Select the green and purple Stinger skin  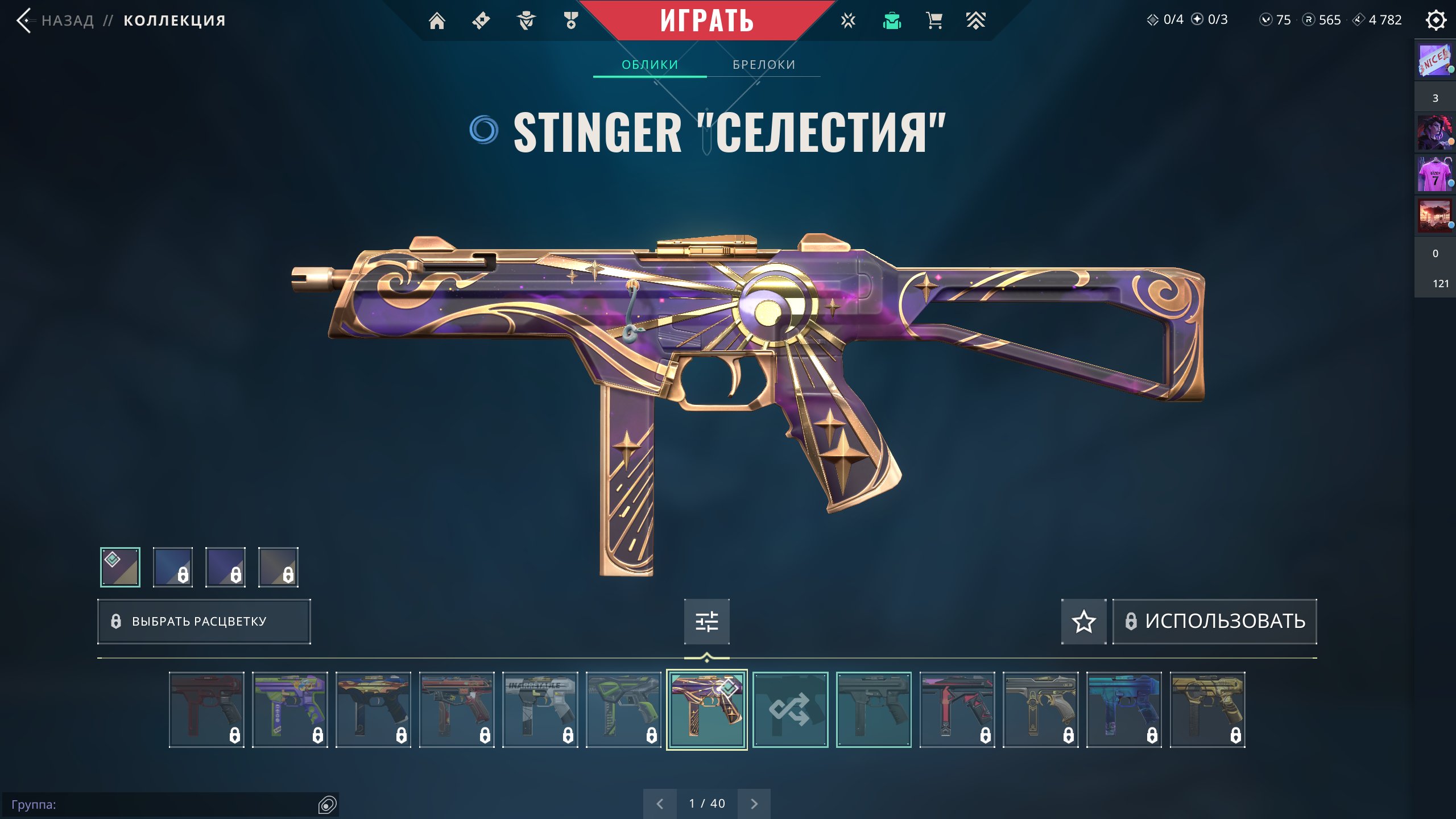pyautogui.click(x=290, y=709)
